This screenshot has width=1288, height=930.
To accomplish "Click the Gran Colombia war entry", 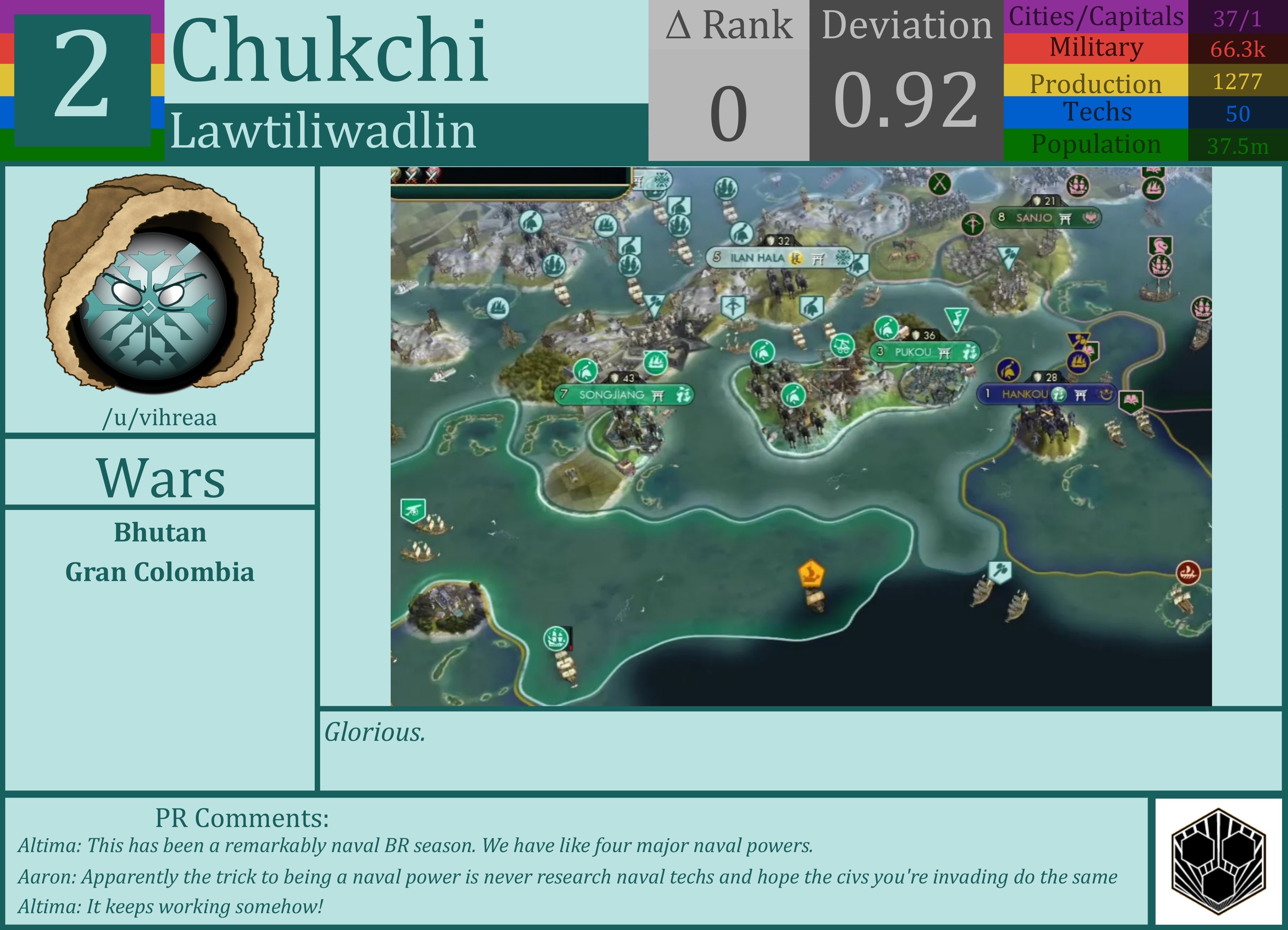I will [161, 573].
